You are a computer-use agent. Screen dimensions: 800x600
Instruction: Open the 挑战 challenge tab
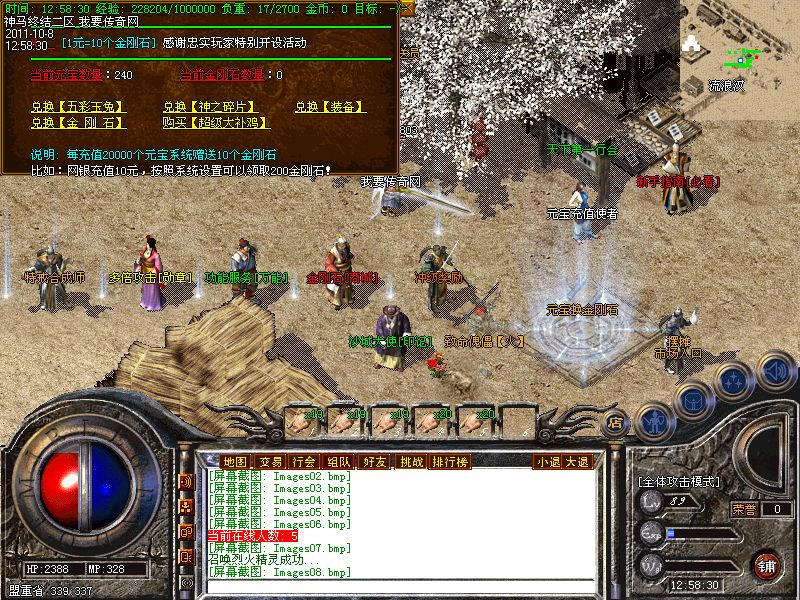(411, 461)
